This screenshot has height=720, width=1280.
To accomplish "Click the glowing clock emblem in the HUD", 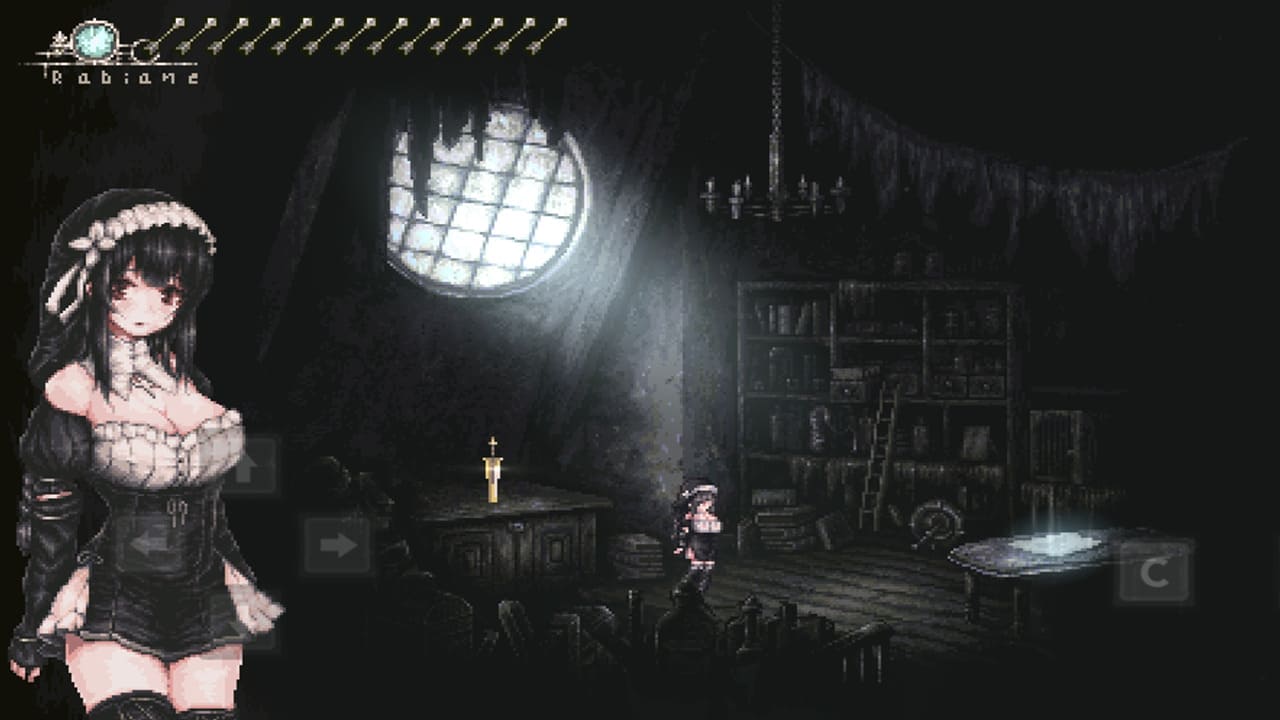I will (94, 41).
